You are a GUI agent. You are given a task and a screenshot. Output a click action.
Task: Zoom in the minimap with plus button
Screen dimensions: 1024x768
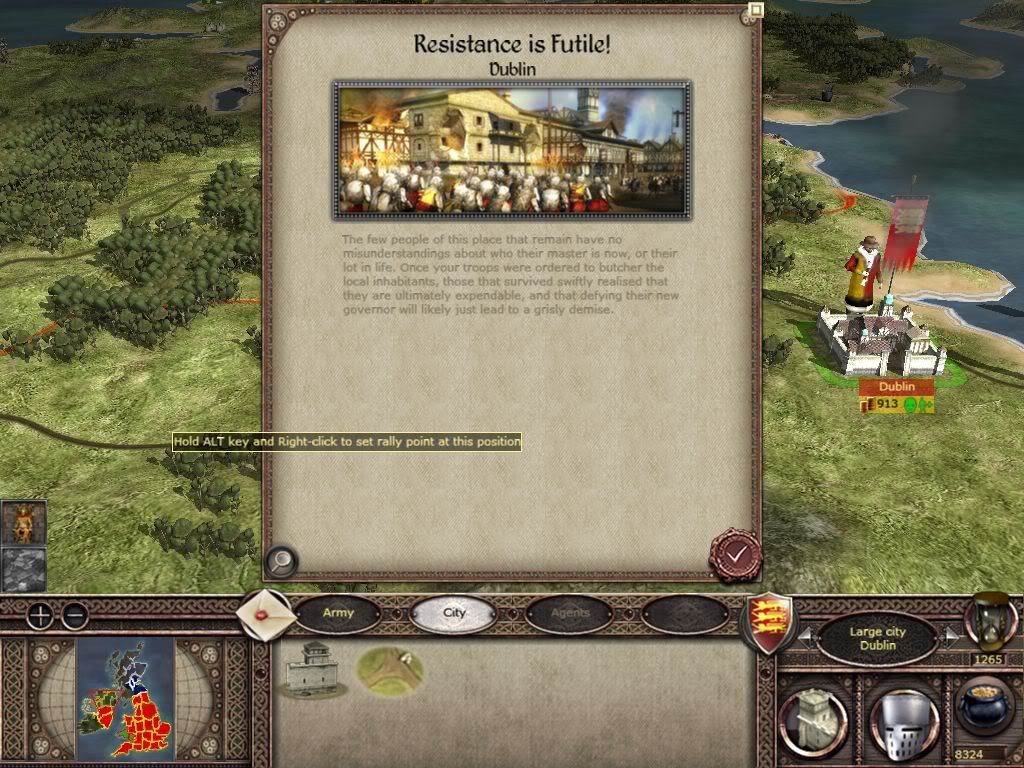click(x=39, y=615)
